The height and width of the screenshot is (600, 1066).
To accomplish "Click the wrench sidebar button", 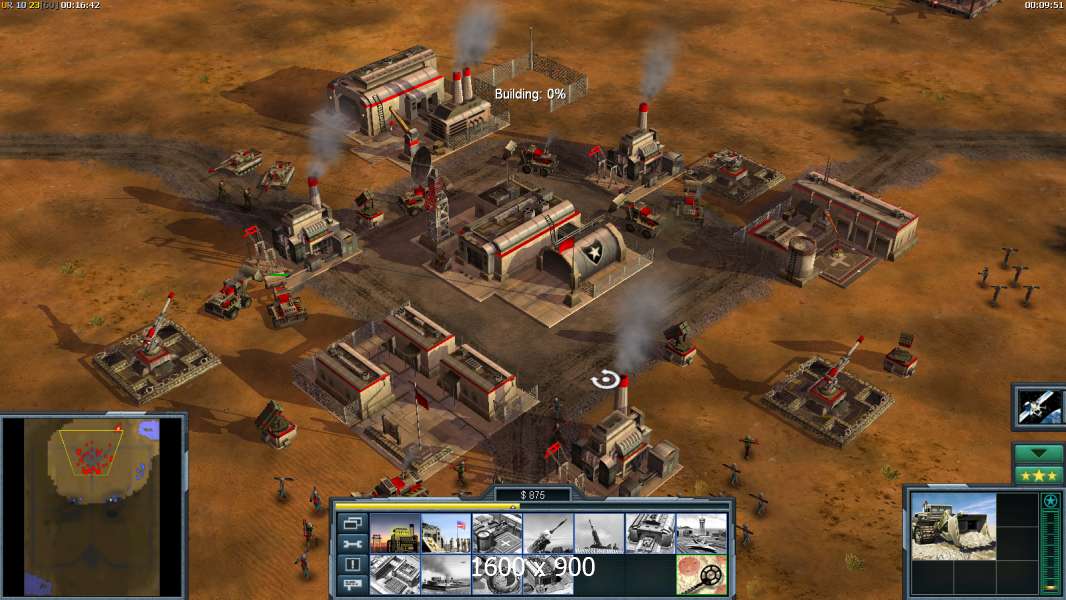I will click(x=352, y=544).
